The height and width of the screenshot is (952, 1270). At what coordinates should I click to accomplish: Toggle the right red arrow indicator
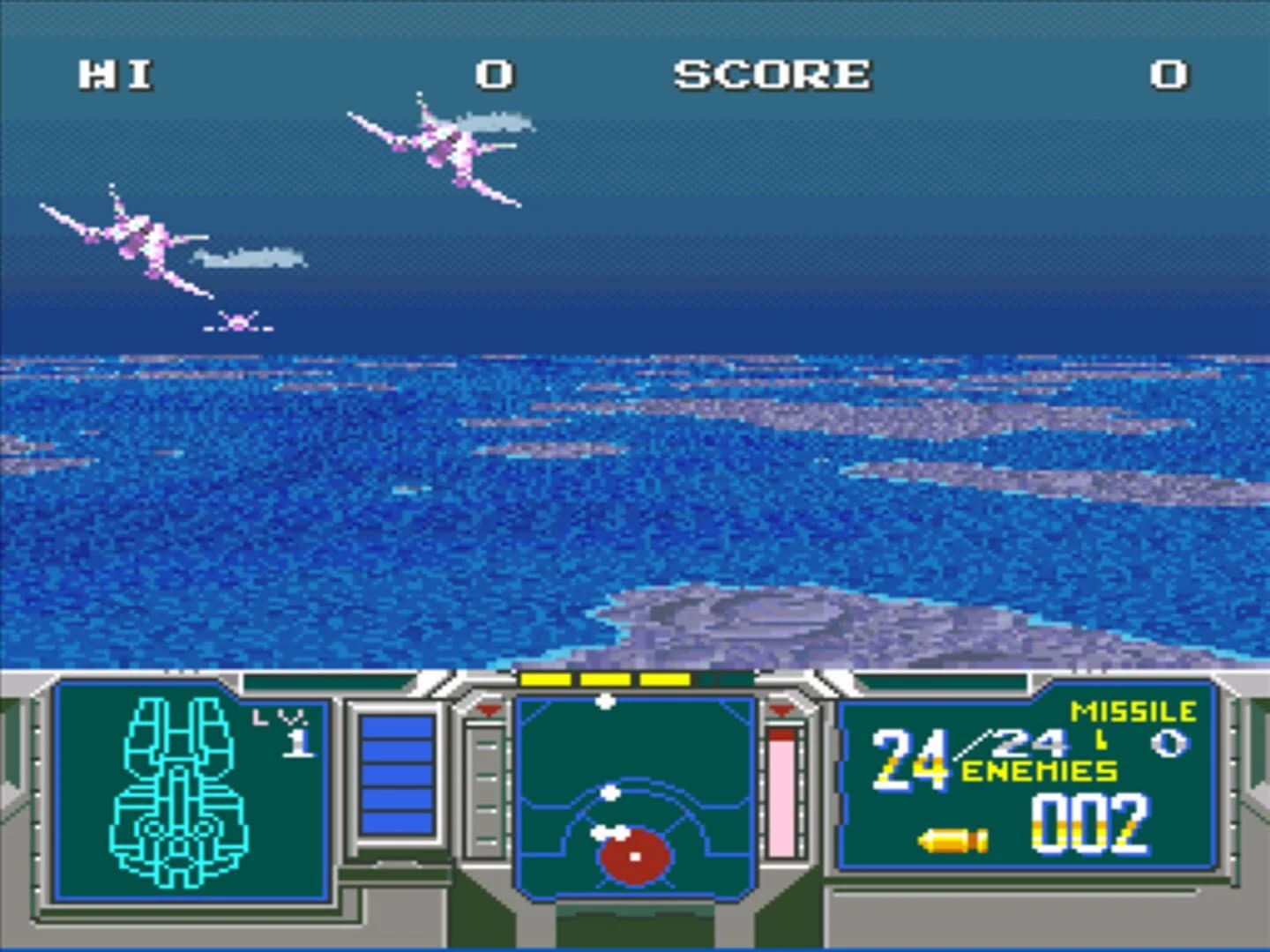(x=780, y=708)
